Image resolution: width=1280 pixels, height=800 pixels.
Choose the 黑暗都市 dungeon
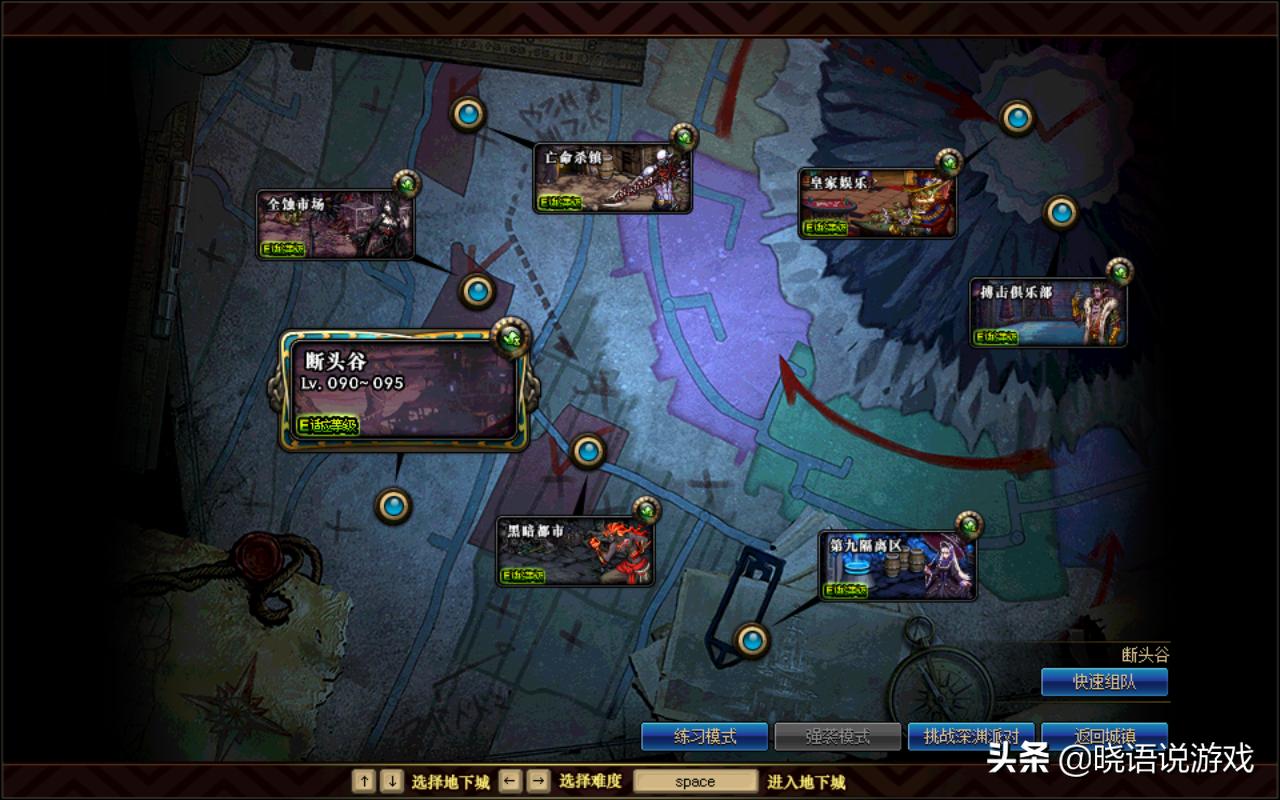(575, 551)
